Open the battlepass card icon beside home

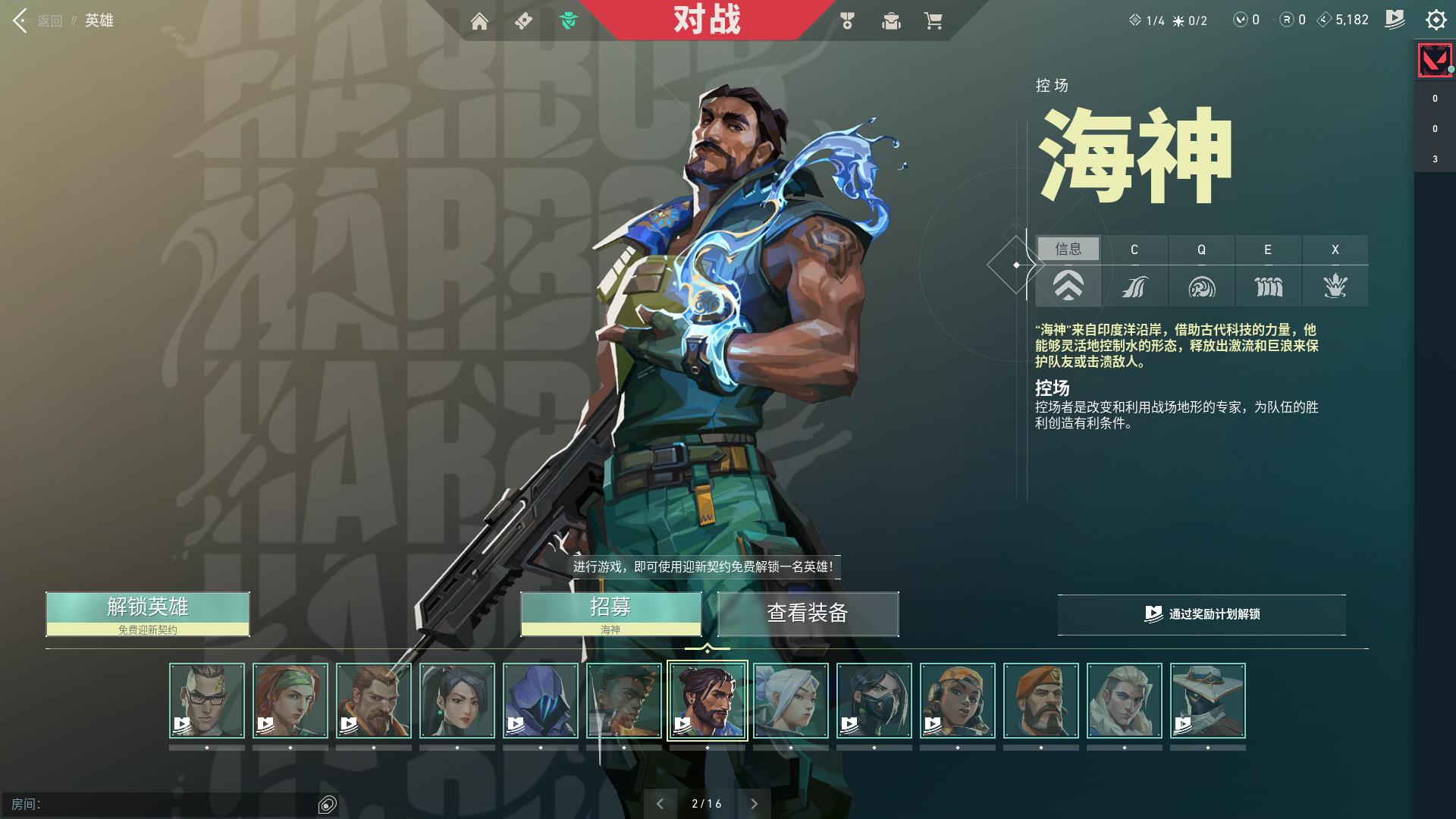tap(523, 22)
